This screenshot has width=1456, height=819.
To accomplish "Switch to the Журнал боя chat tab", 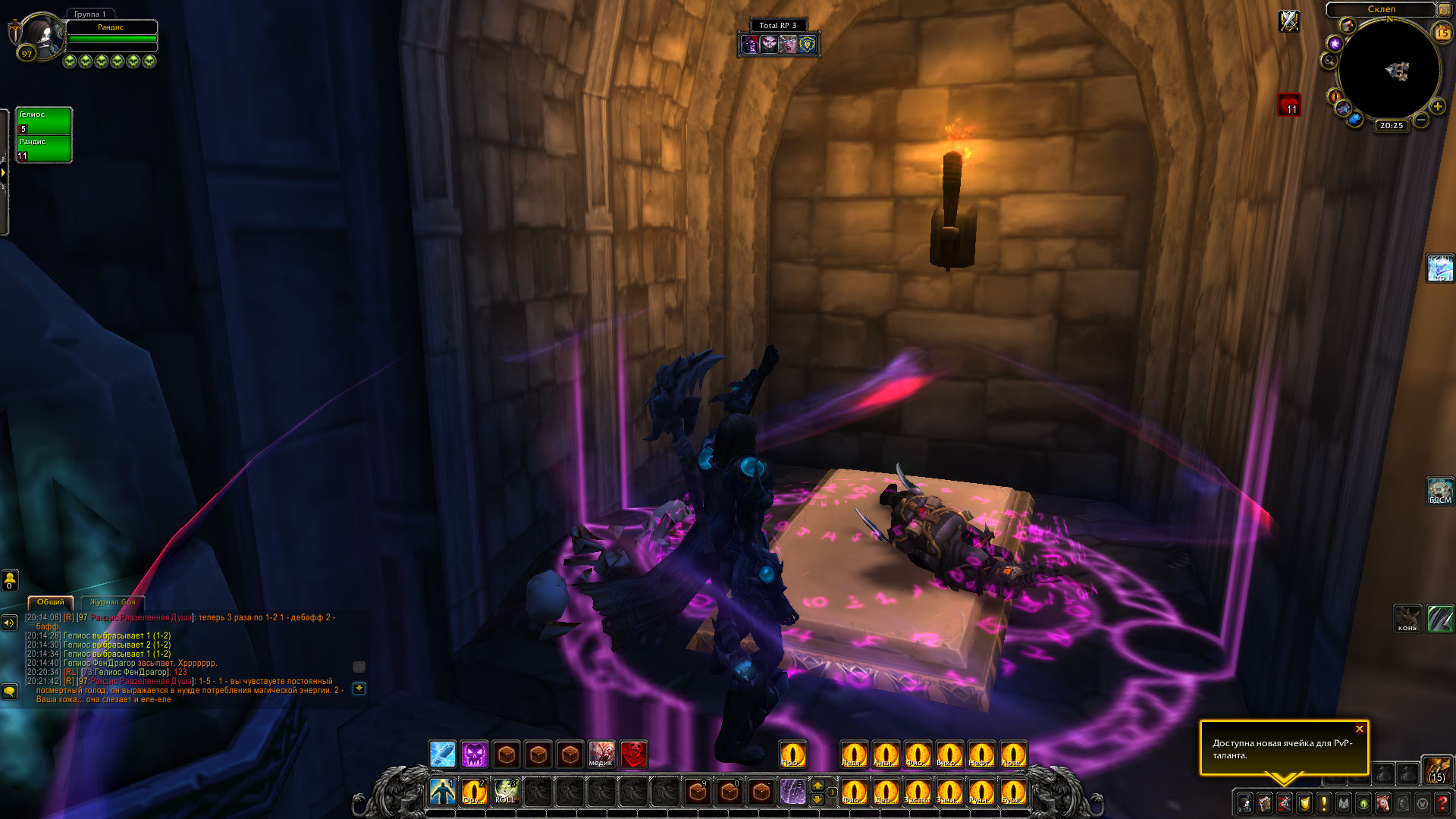I will (112, 602).
